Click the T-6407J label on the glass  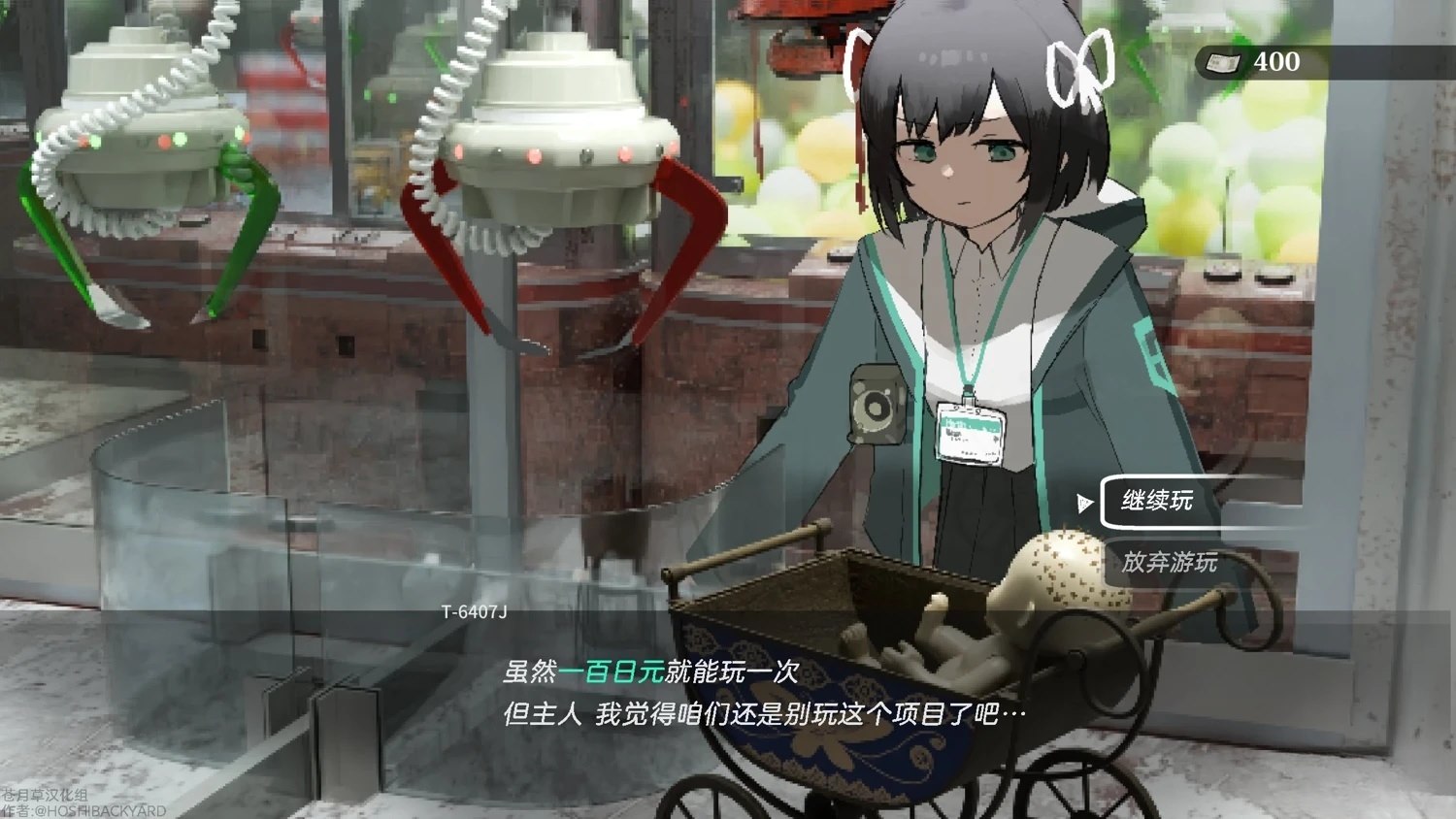475,611
